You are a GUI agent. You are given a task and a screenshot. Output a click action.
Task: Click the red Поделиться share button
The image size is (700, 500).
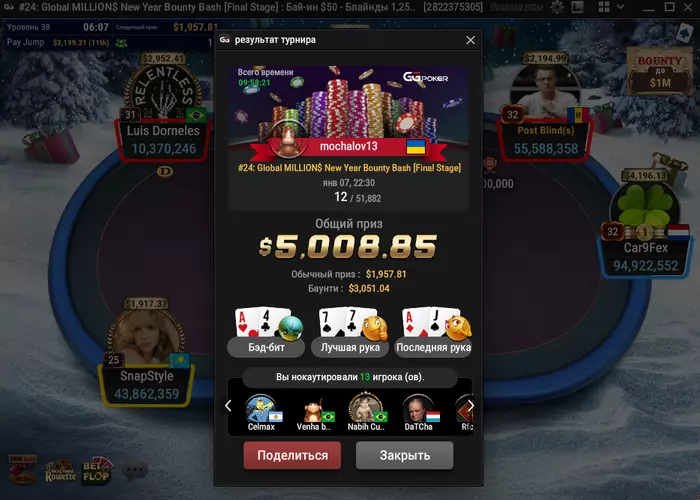pos(292,455)
